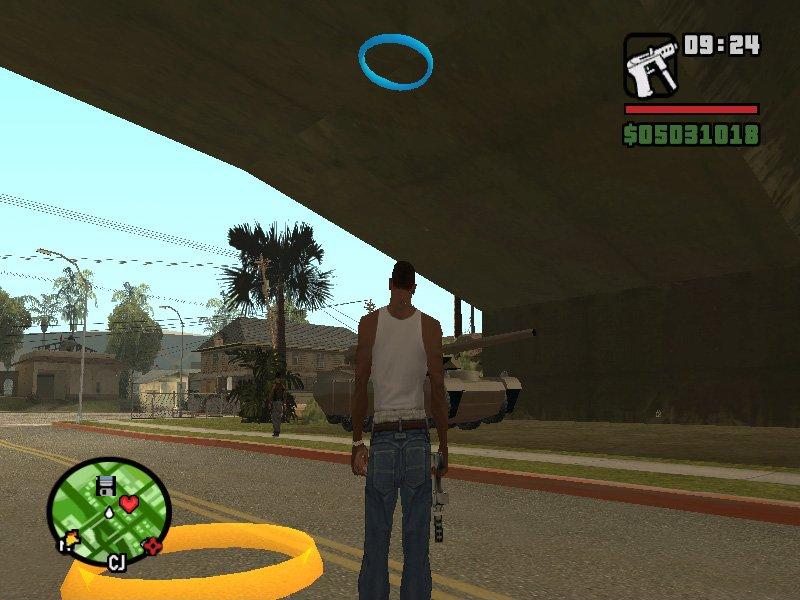Click the Tec-9 weapon icon
Screen dimensions: 800x600
pyautogui.click(x=650, y=66)
